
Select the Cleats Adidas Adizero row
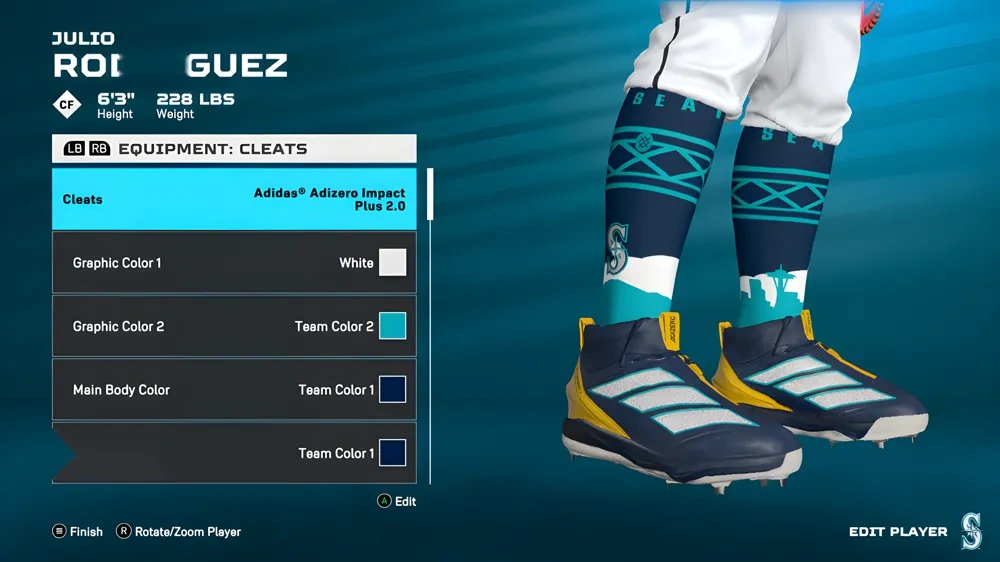[234, 199]
